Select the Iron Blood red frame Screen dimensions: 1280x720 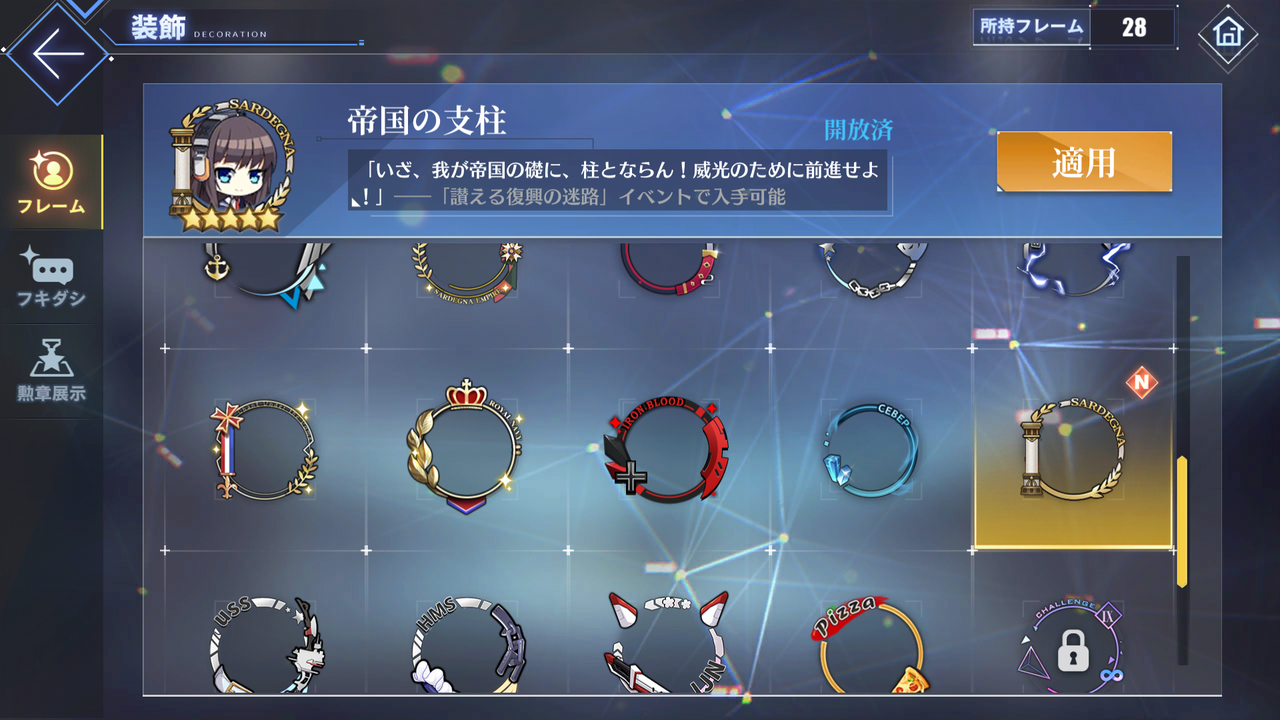tap(667, 450)
